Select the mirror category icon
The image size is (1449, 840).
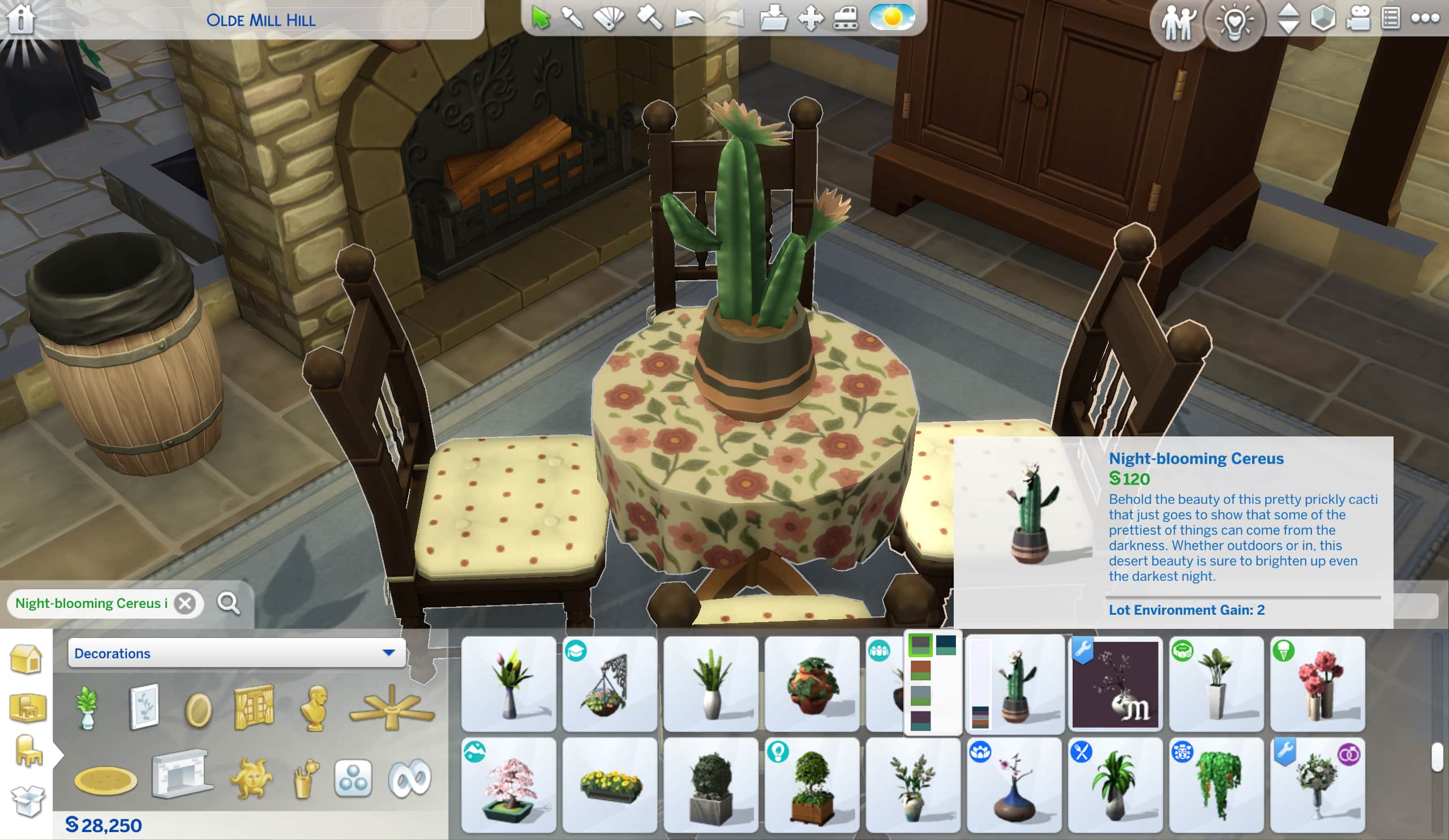[x=198, y=709]
